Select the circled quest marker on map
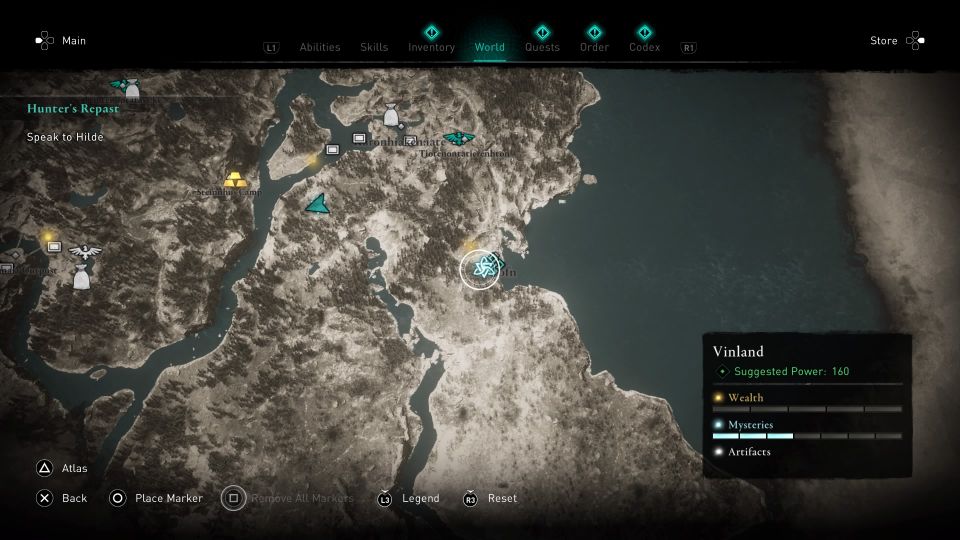960x540 pixels. pyautogui.click(x=480, y=268)
